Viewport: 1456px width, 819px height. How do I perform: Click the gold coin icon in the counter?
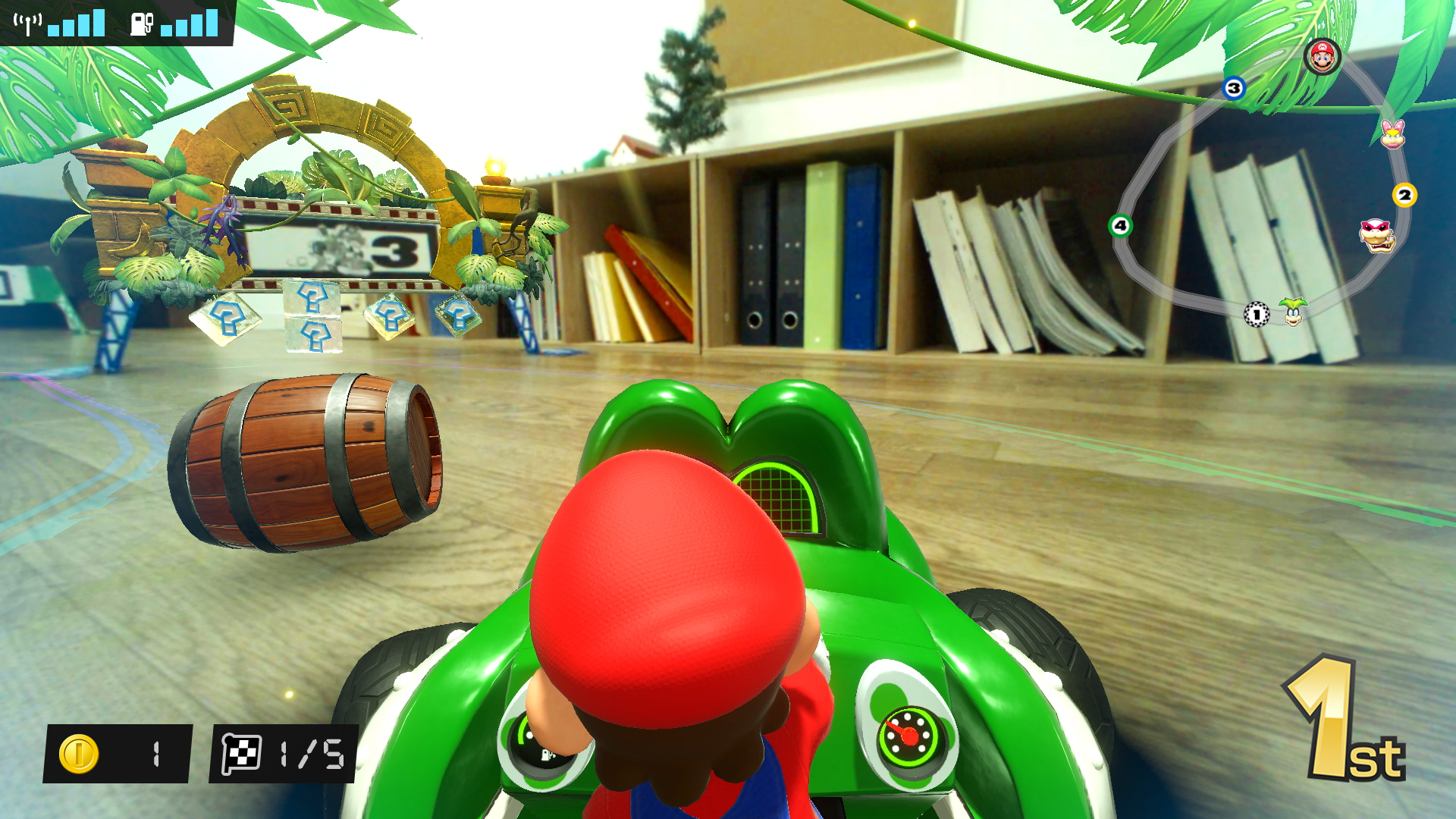point(78,753)
